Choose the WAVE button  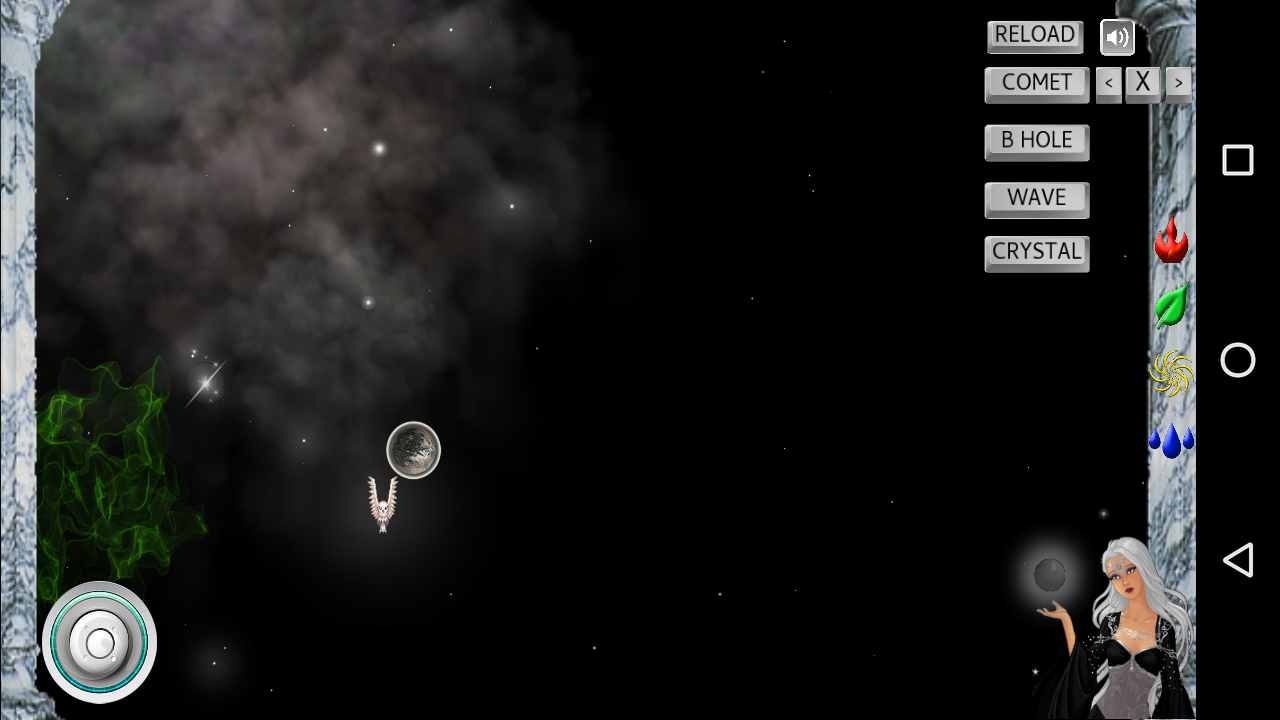tap(1036, 199)
